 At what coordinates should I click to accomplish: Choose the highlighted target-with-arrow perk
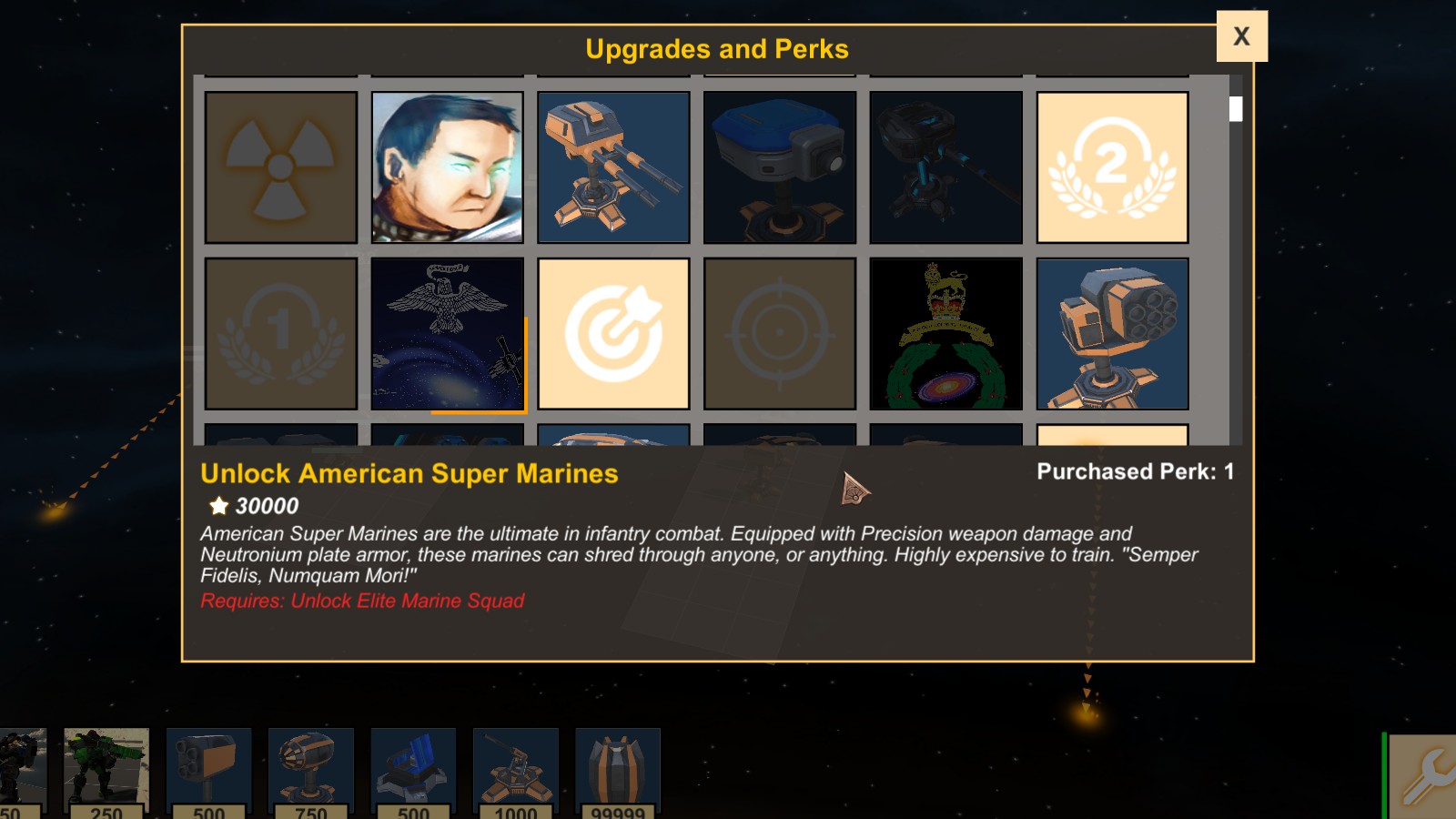tap(613, 334)
